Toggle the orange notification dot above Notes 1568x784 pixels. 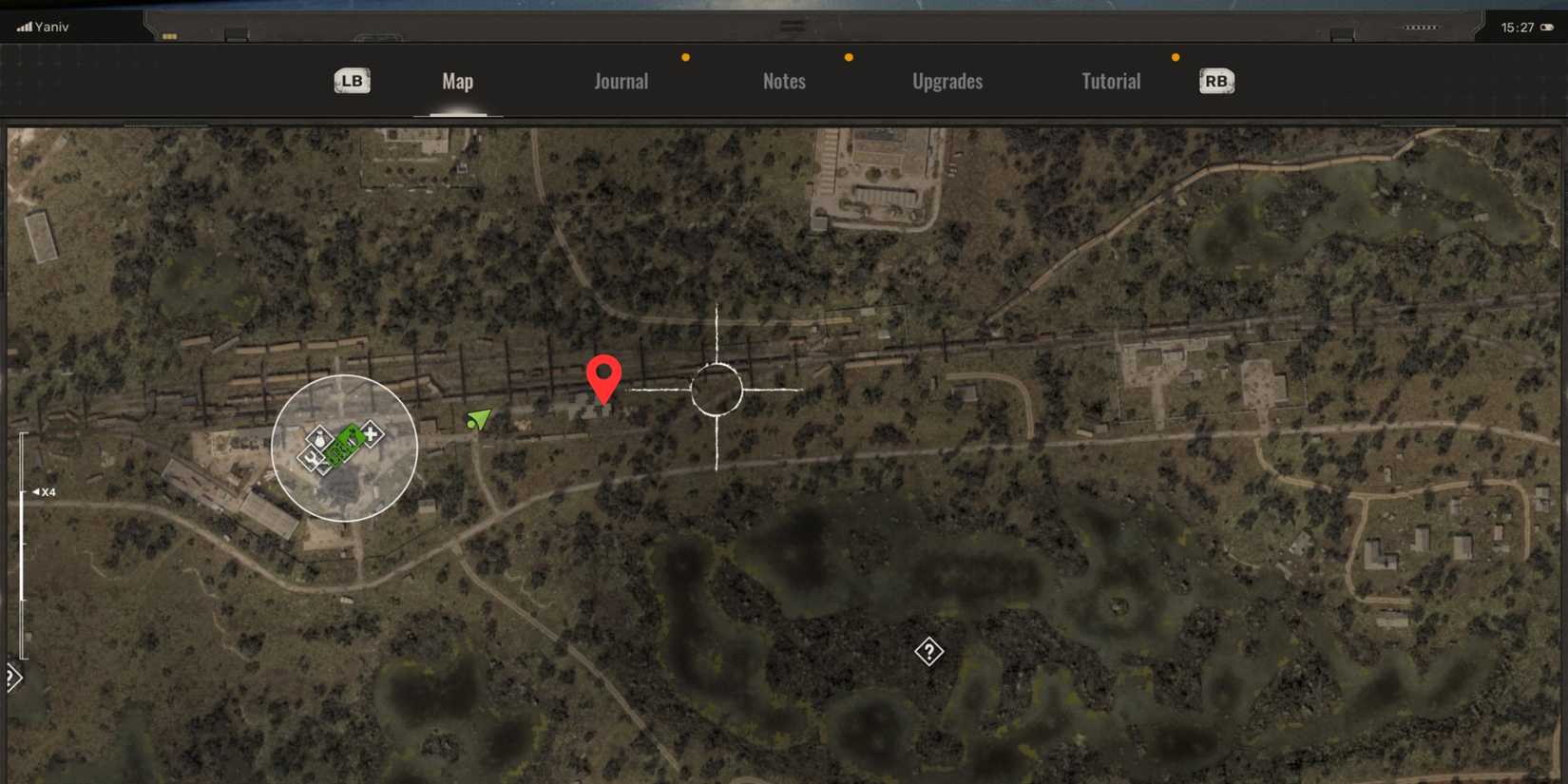849,57
